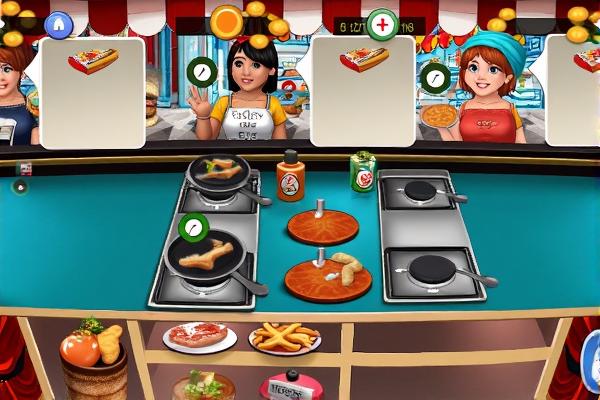Select the front frying pan with timer
Viewport: 600px width, 400px height.
coord(206,255)
